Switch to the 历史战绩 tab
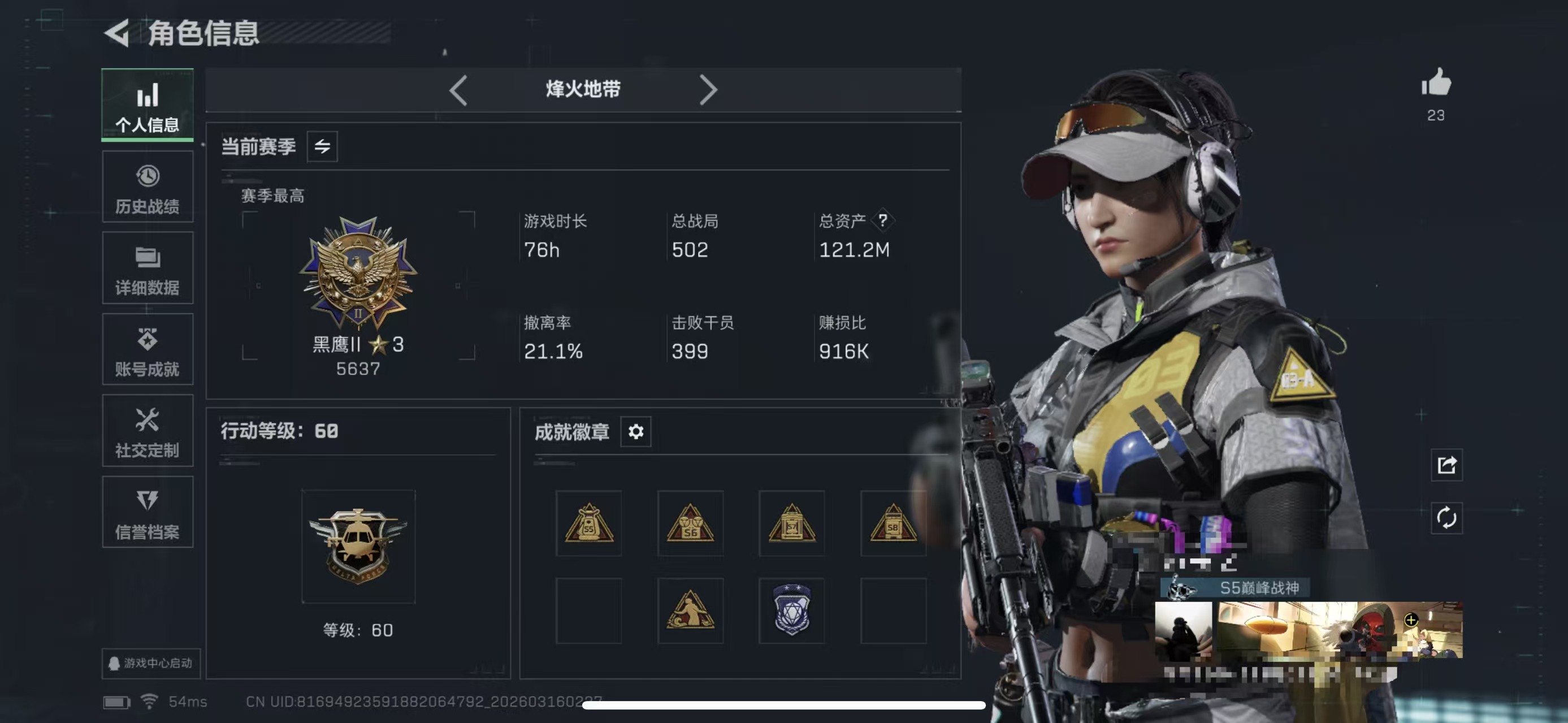 pos(148,188)
